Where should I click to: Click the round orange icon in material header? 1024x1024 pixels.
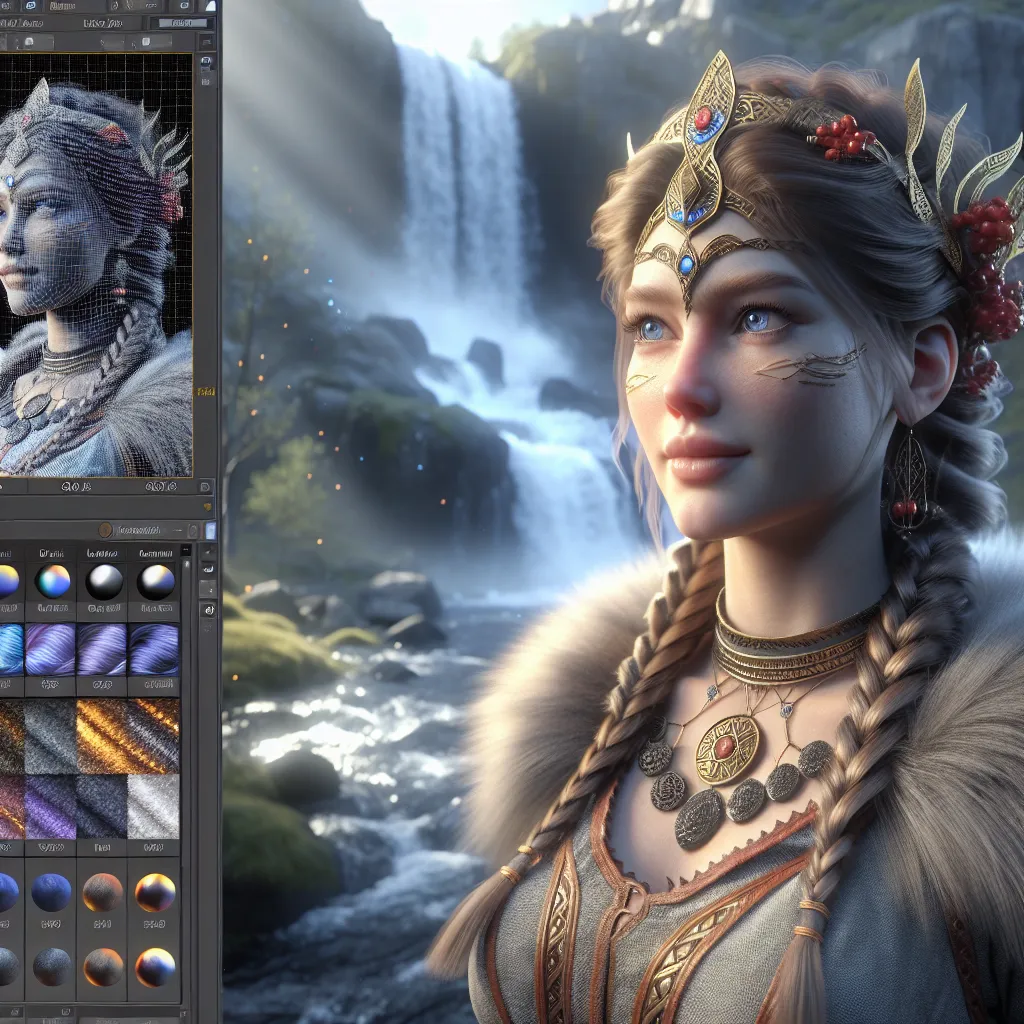[x=105, y=530]
